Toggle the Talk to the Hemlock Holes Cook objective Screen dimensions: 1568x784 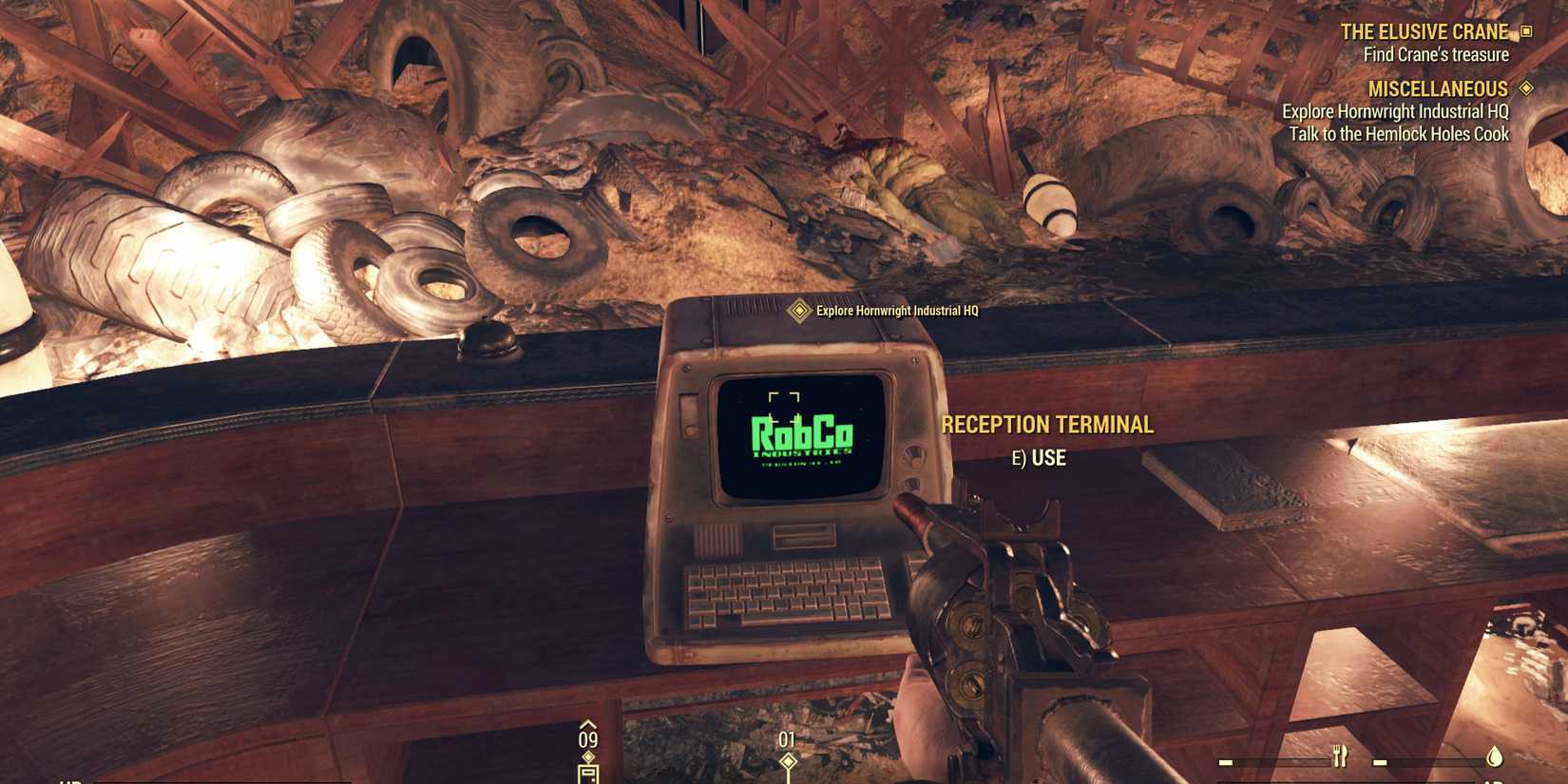1402,135
